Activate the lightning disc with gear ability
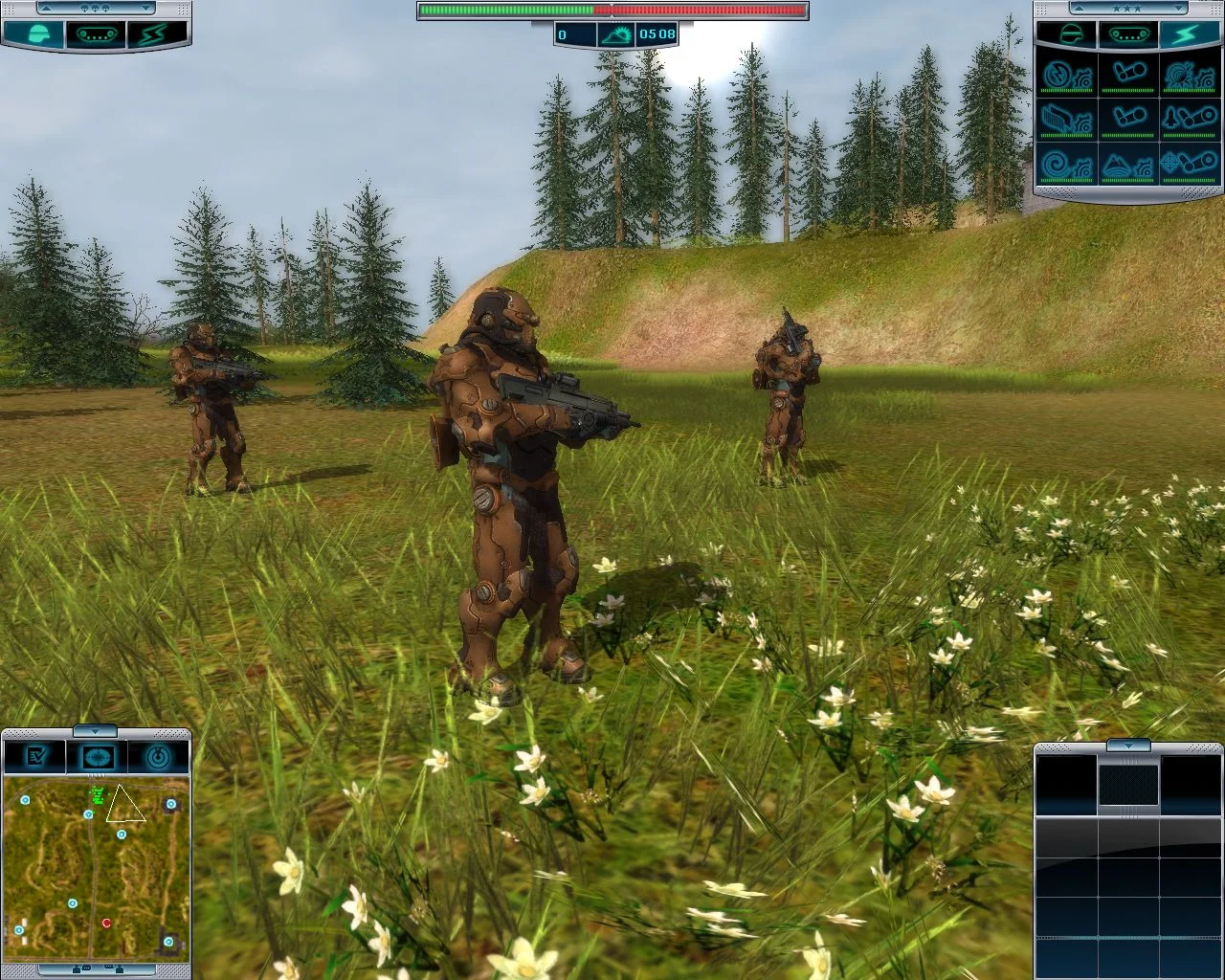The height and width of the screenshot is (980, 1225). (1068, 75)
